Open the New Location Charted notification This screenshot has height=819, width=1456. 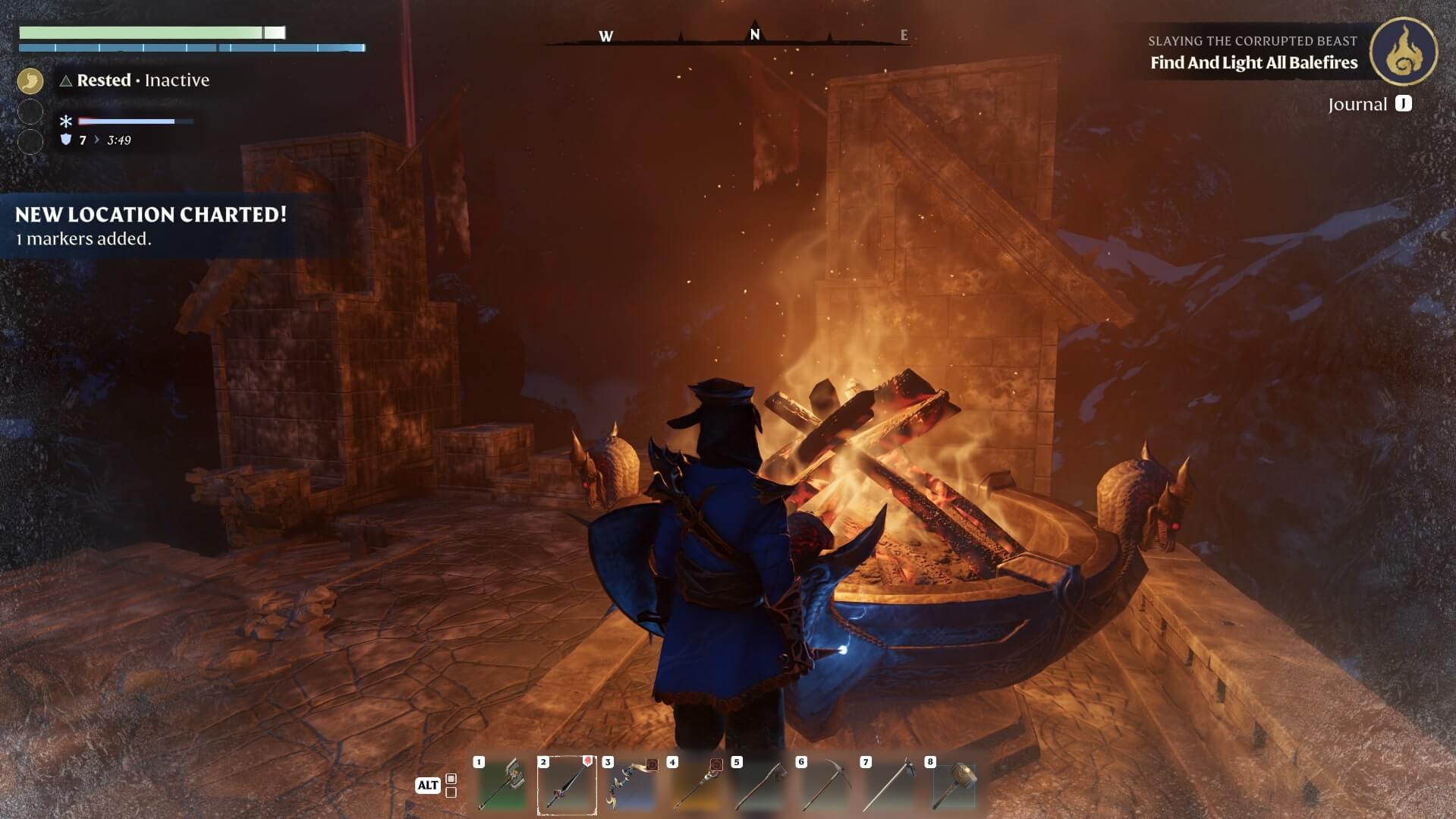[151, 225]
